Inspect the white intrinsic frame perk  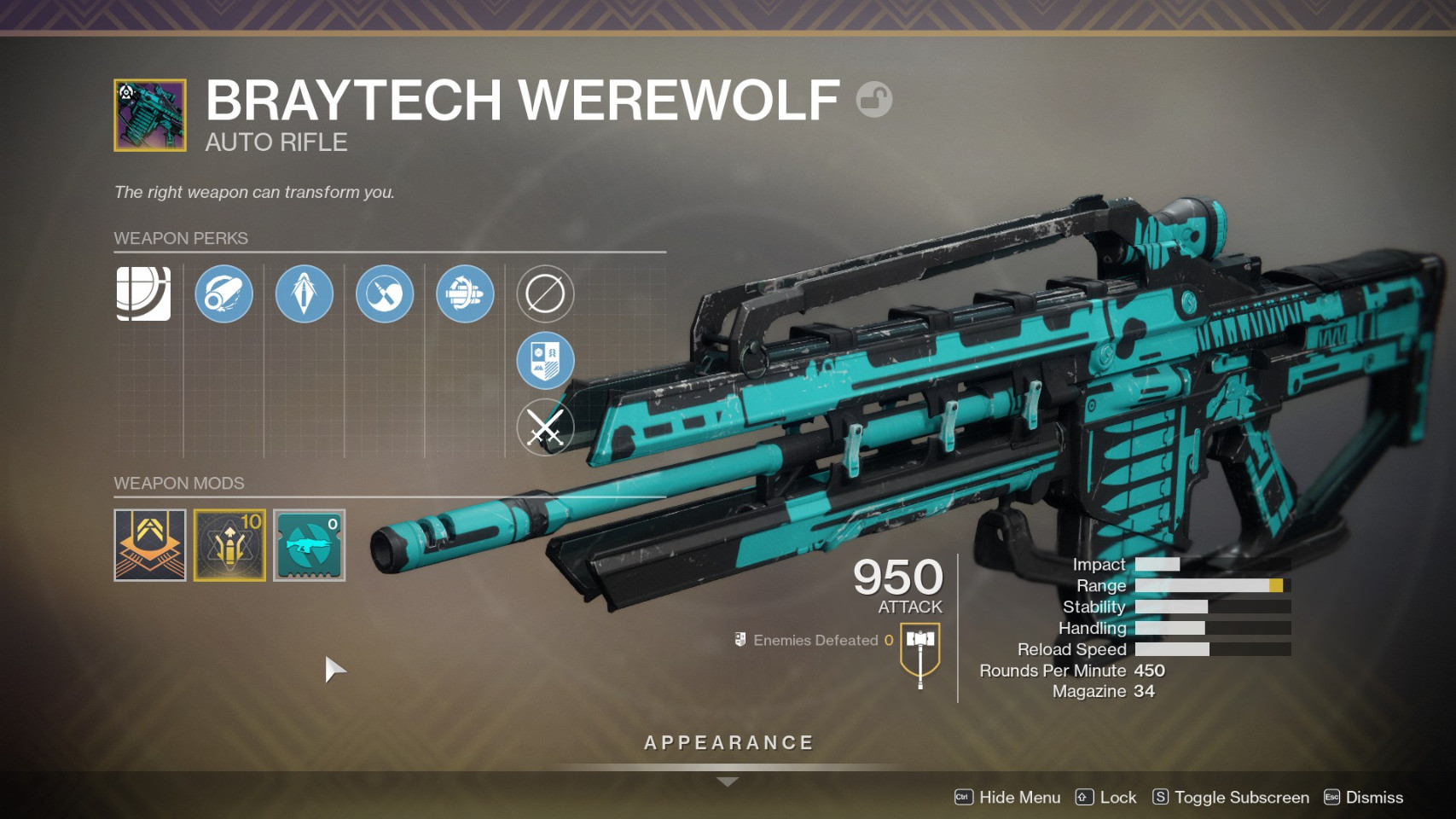tap(143, 293)
